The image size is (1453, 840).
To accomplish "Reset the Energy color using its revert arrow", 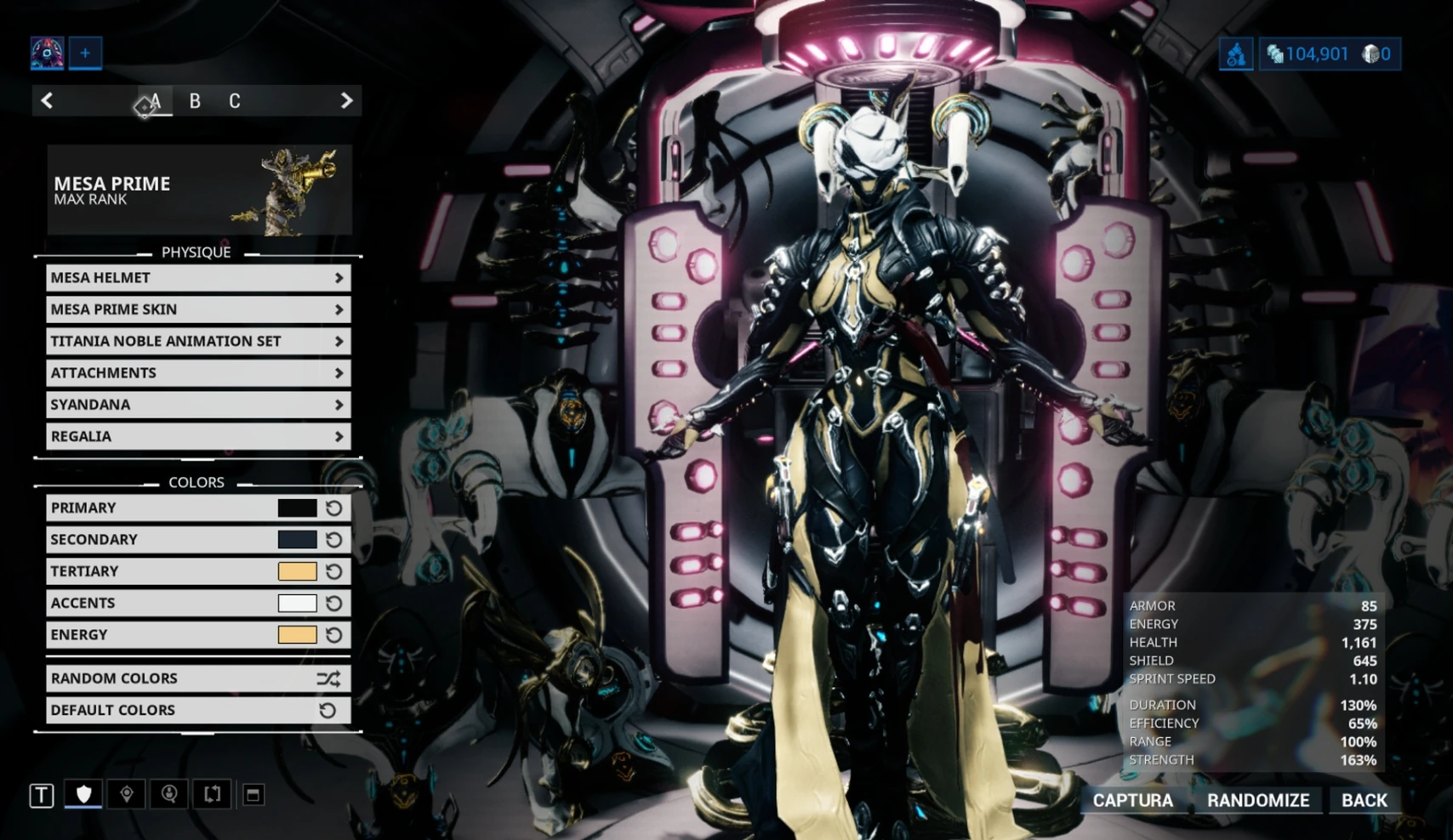I will tap(332, 634).
